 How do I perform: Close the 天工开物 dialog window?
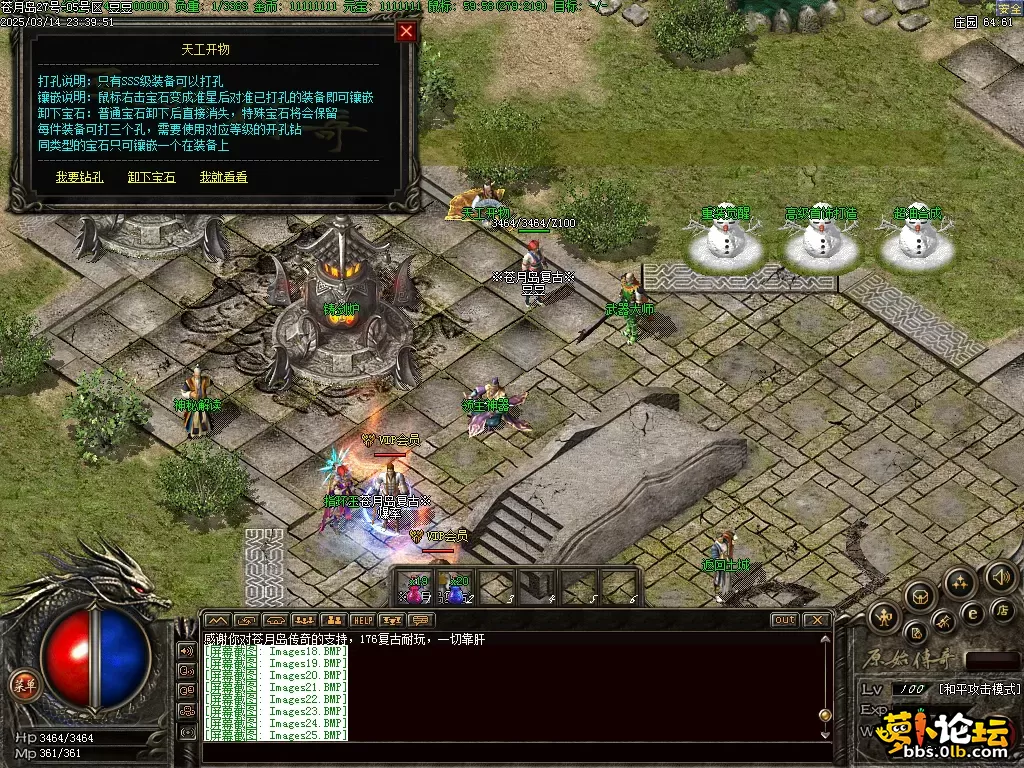click(406, 32)
